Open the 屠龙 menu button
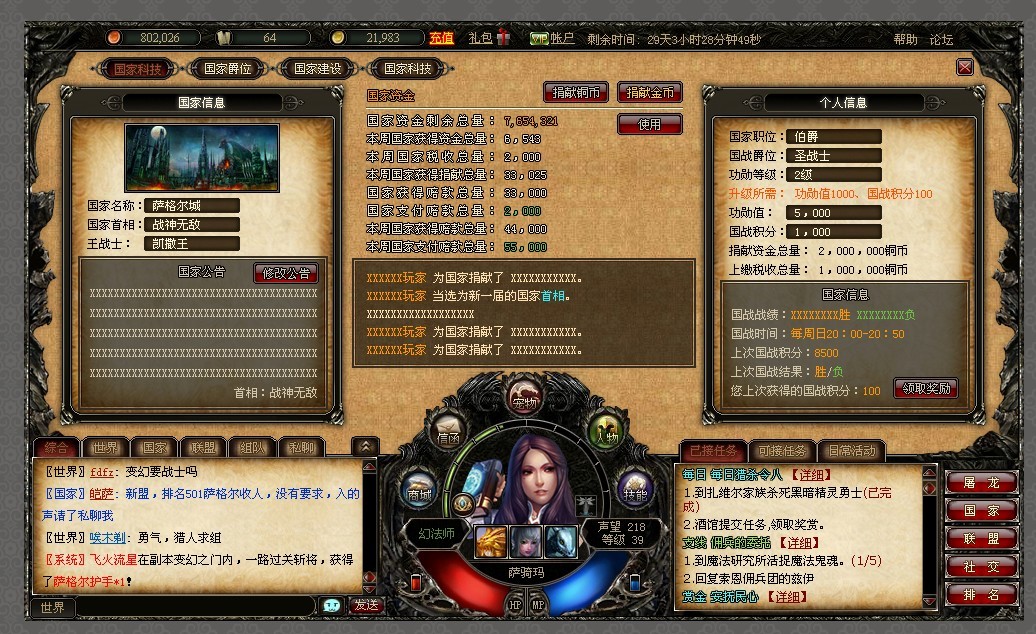The image size is (1036, 634). pyautogui.click(x=980, y=482)
